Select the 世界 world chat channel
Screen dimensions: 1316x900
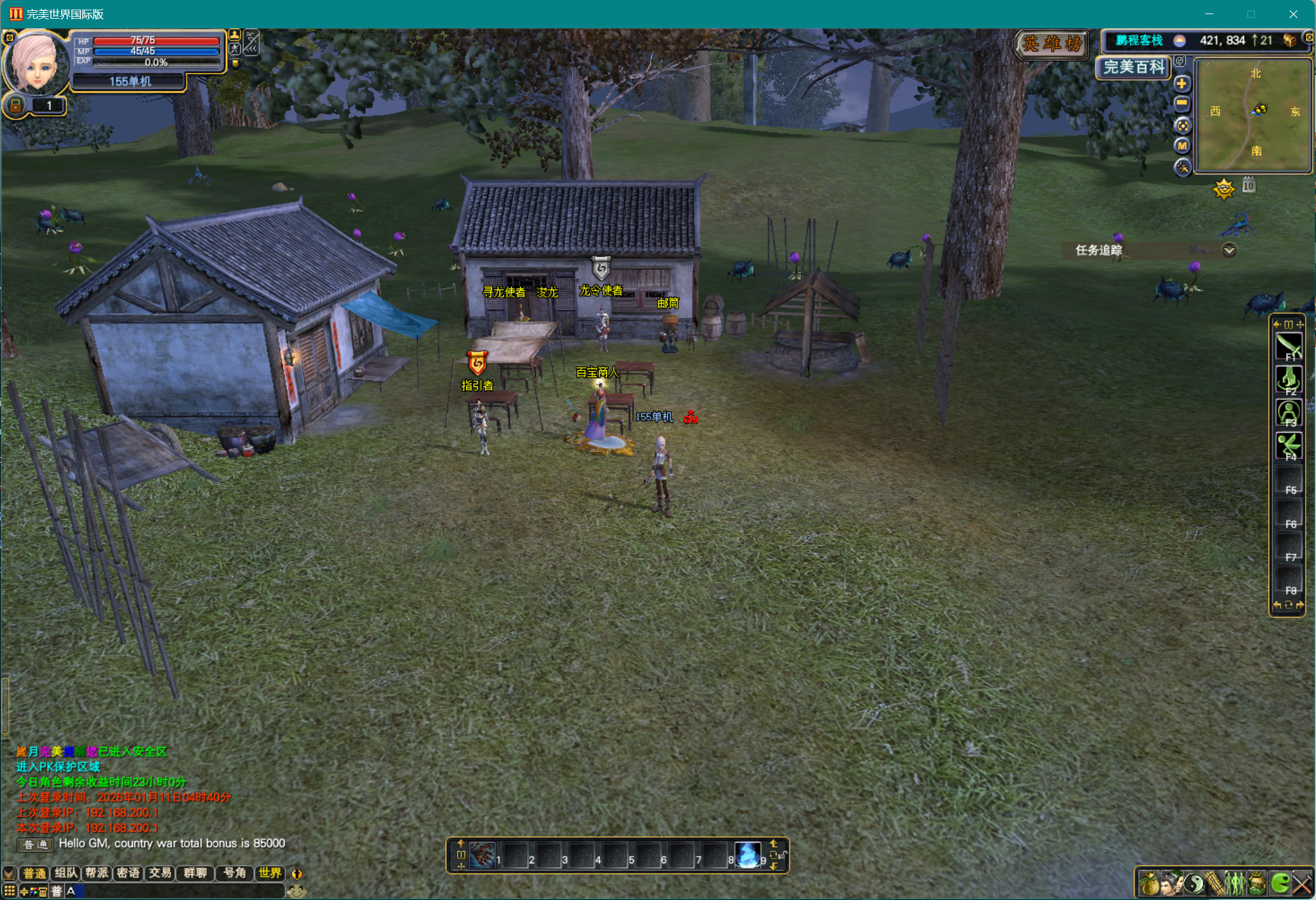click(x=270, y=873)
